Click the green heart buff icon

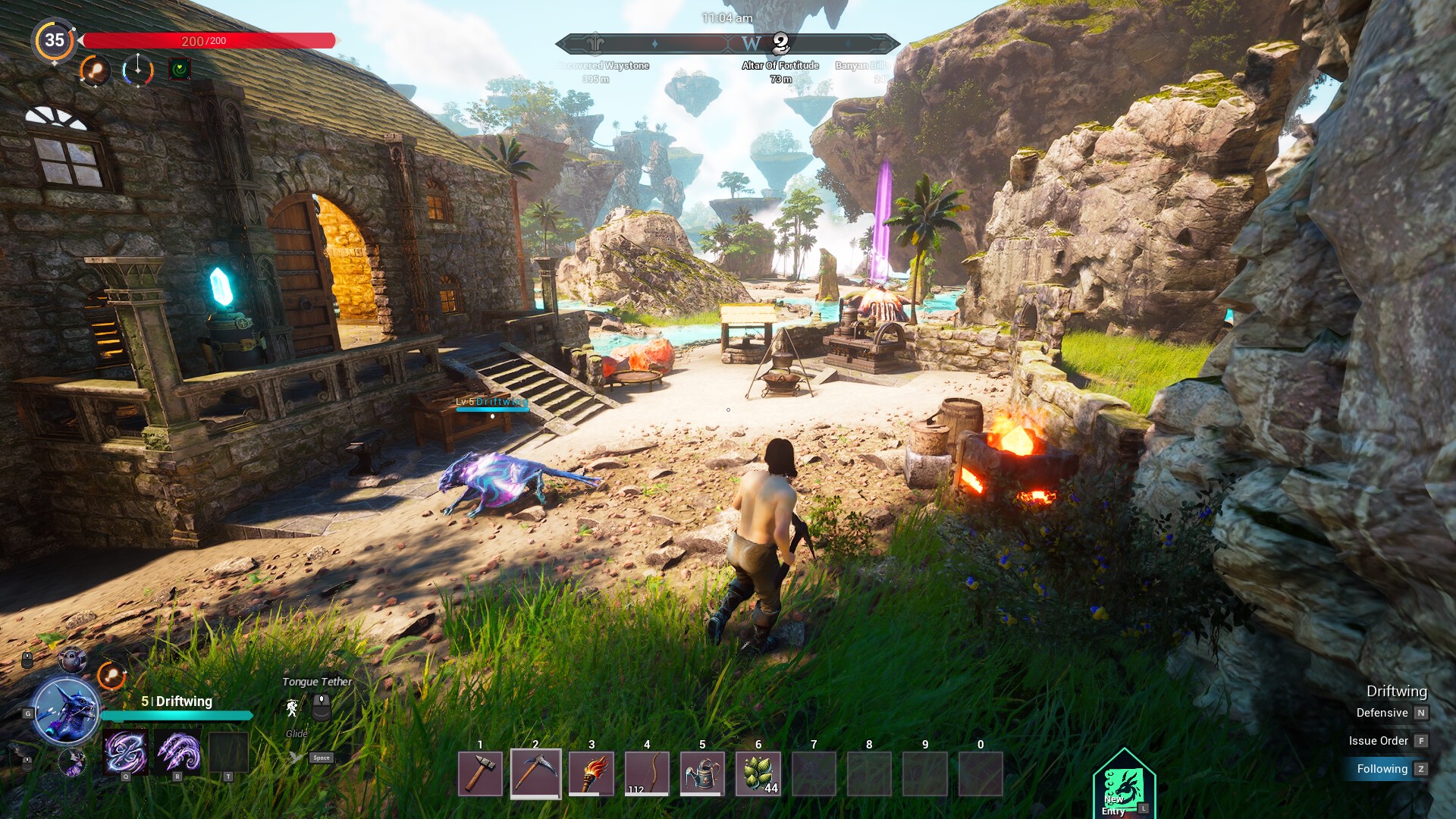coord(180,70)
